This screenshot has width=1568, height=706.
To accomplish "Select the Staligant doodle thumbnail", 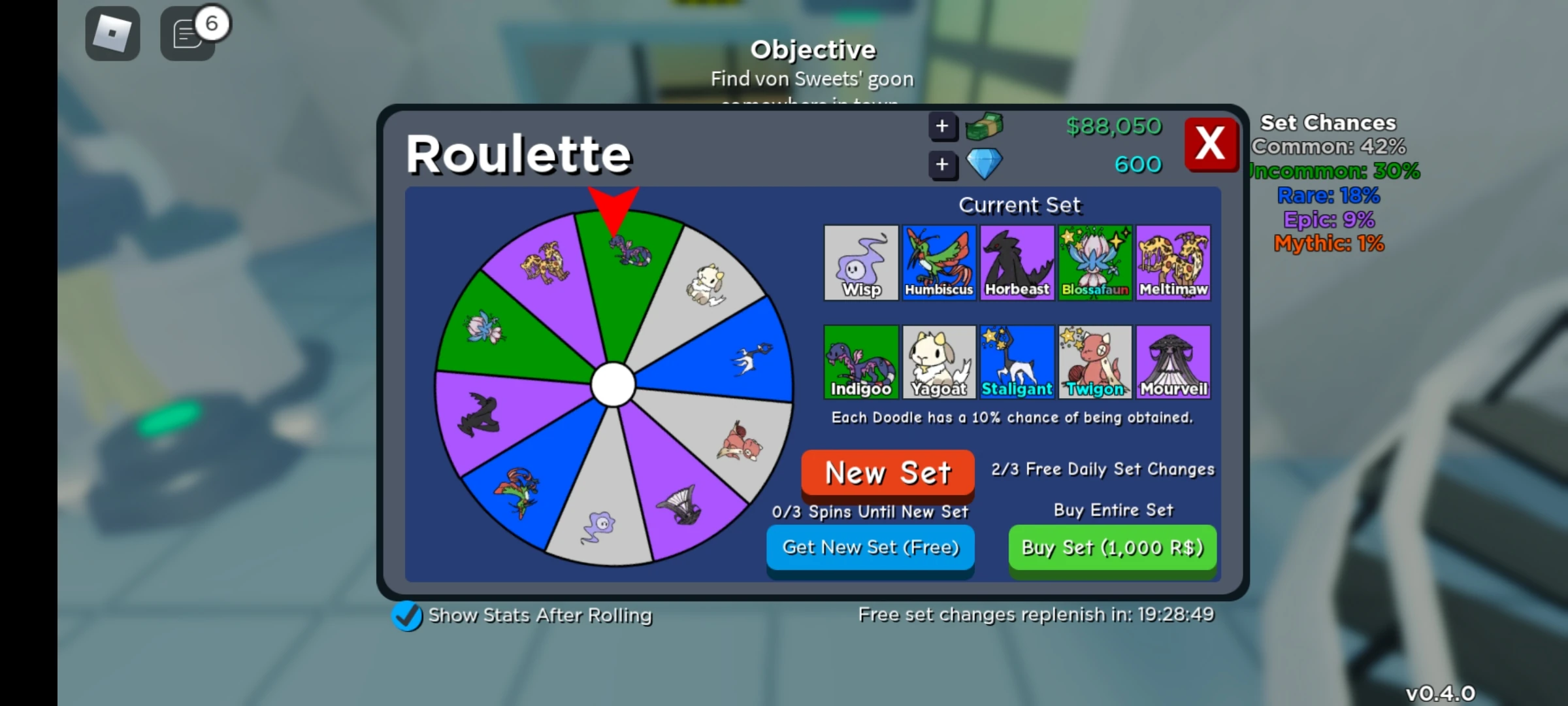I will coord(1017,361).
